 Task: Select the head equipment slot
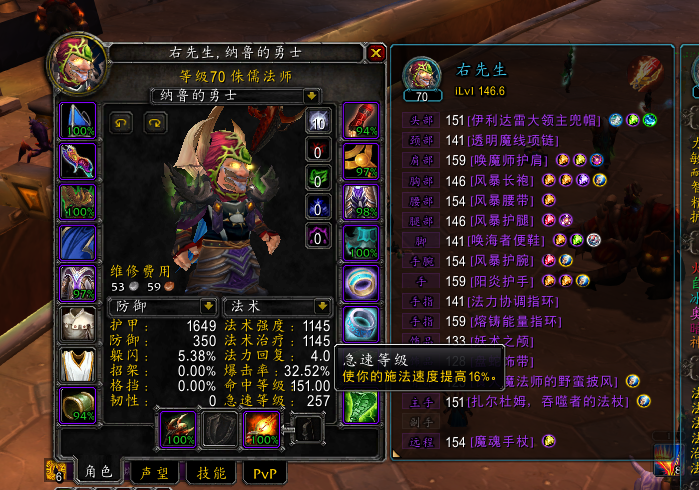coord(79,122)
